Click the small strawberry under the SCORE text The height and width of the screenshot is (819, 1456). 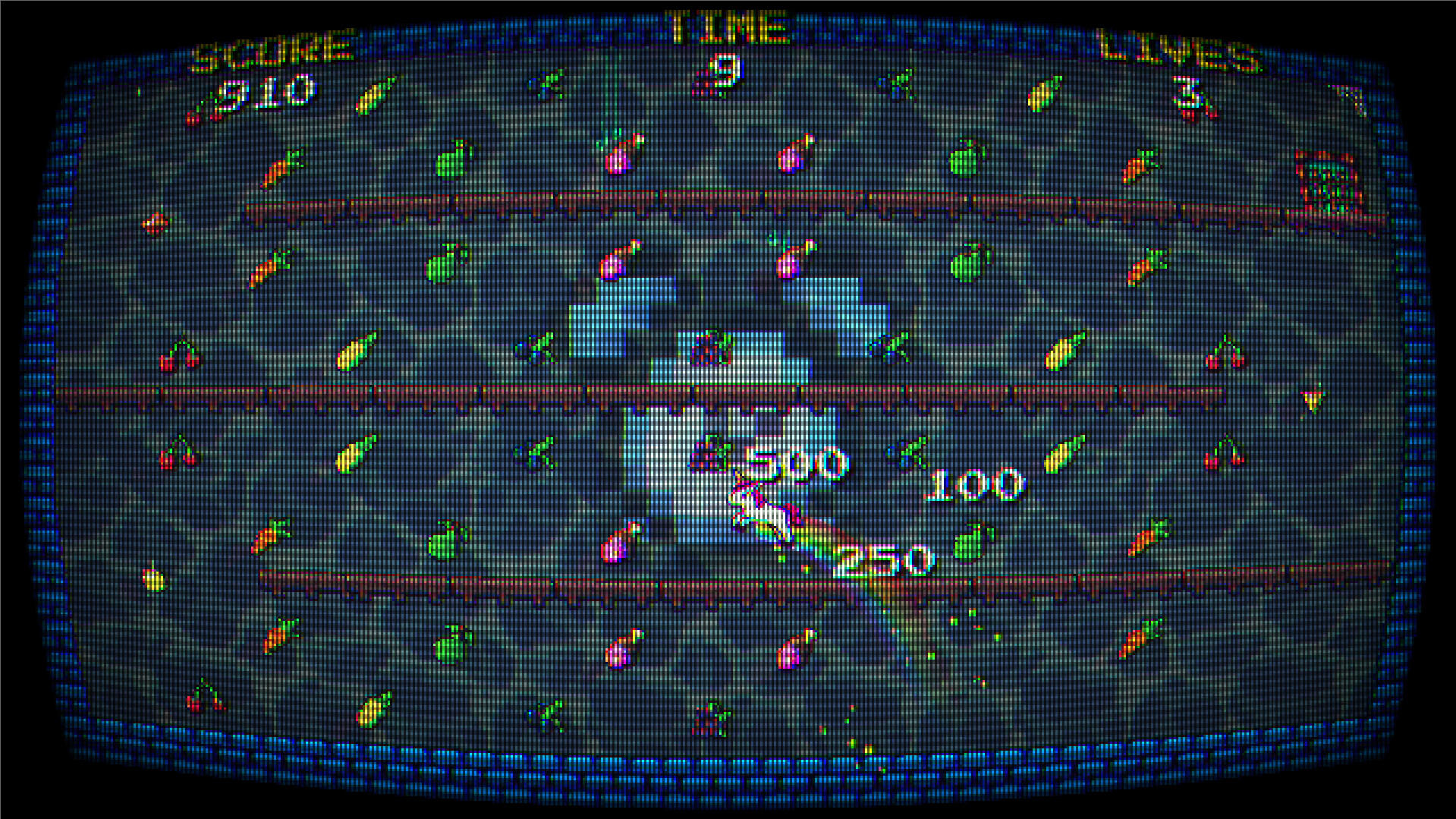coord(194,115)
